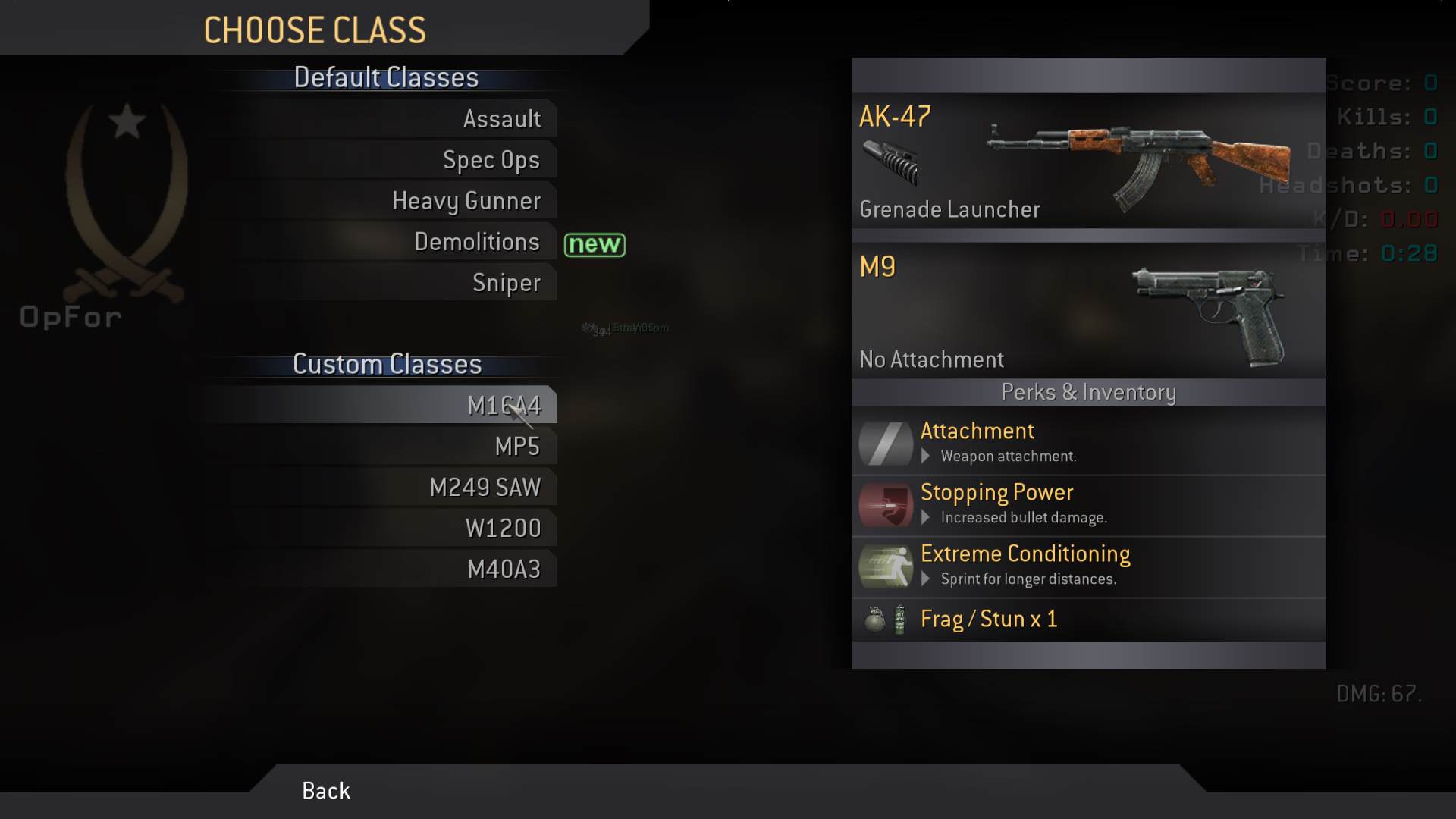Screen dimensions: 1456x819
Task: Choose the M40A3 custom class
Action: coord(504,570)
